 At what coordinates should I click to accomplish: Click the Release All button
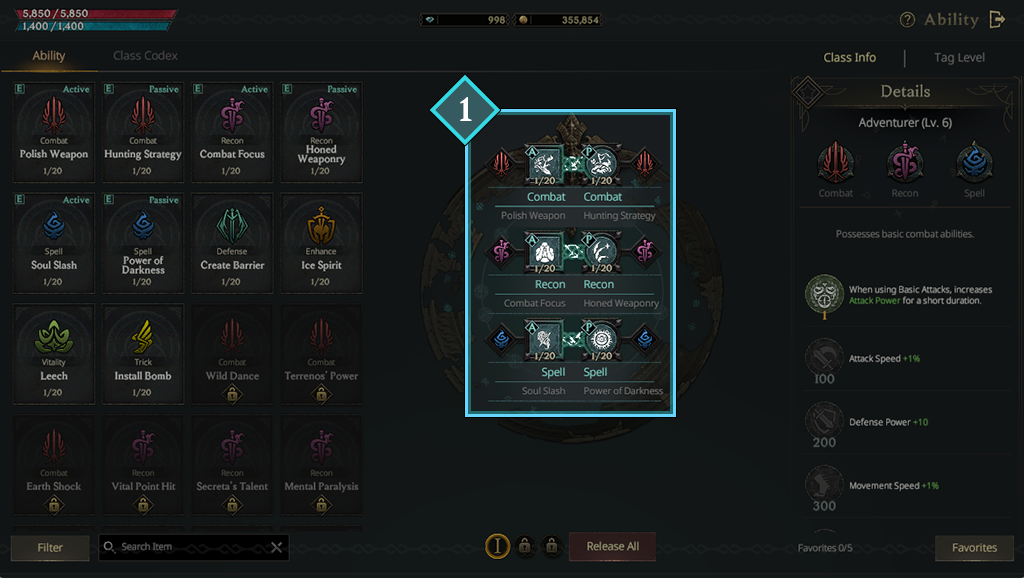612,546
